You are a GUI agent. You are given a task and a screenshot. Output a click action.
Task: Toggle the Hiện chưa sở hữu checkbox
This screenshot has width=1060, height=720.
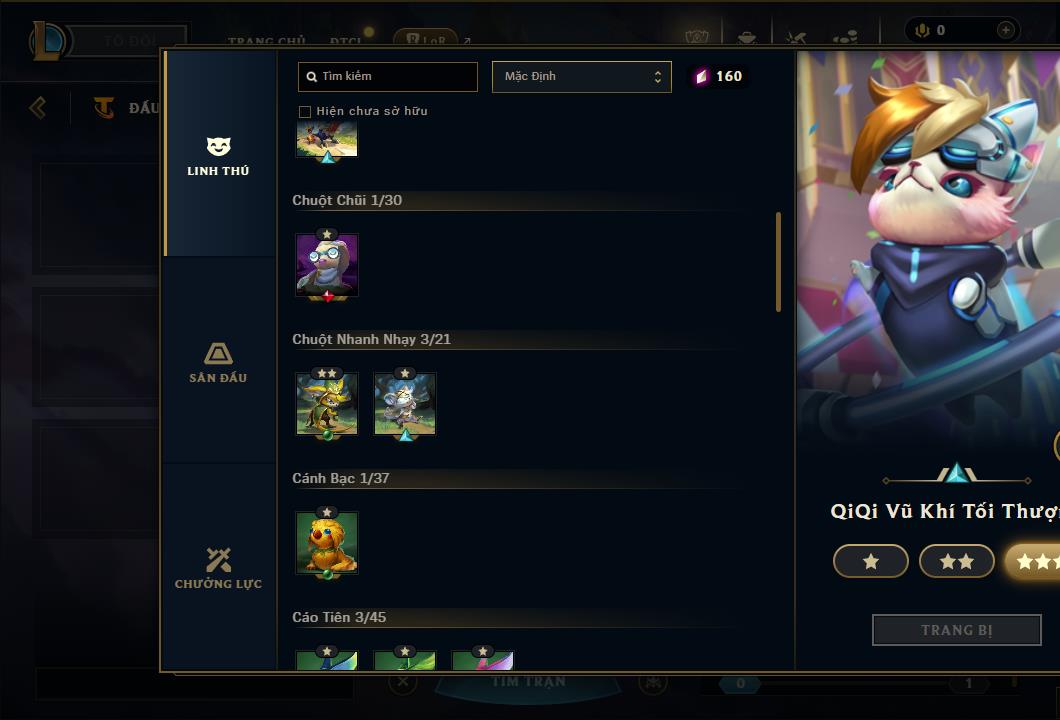pyautogui.click(x=305, y=111)
